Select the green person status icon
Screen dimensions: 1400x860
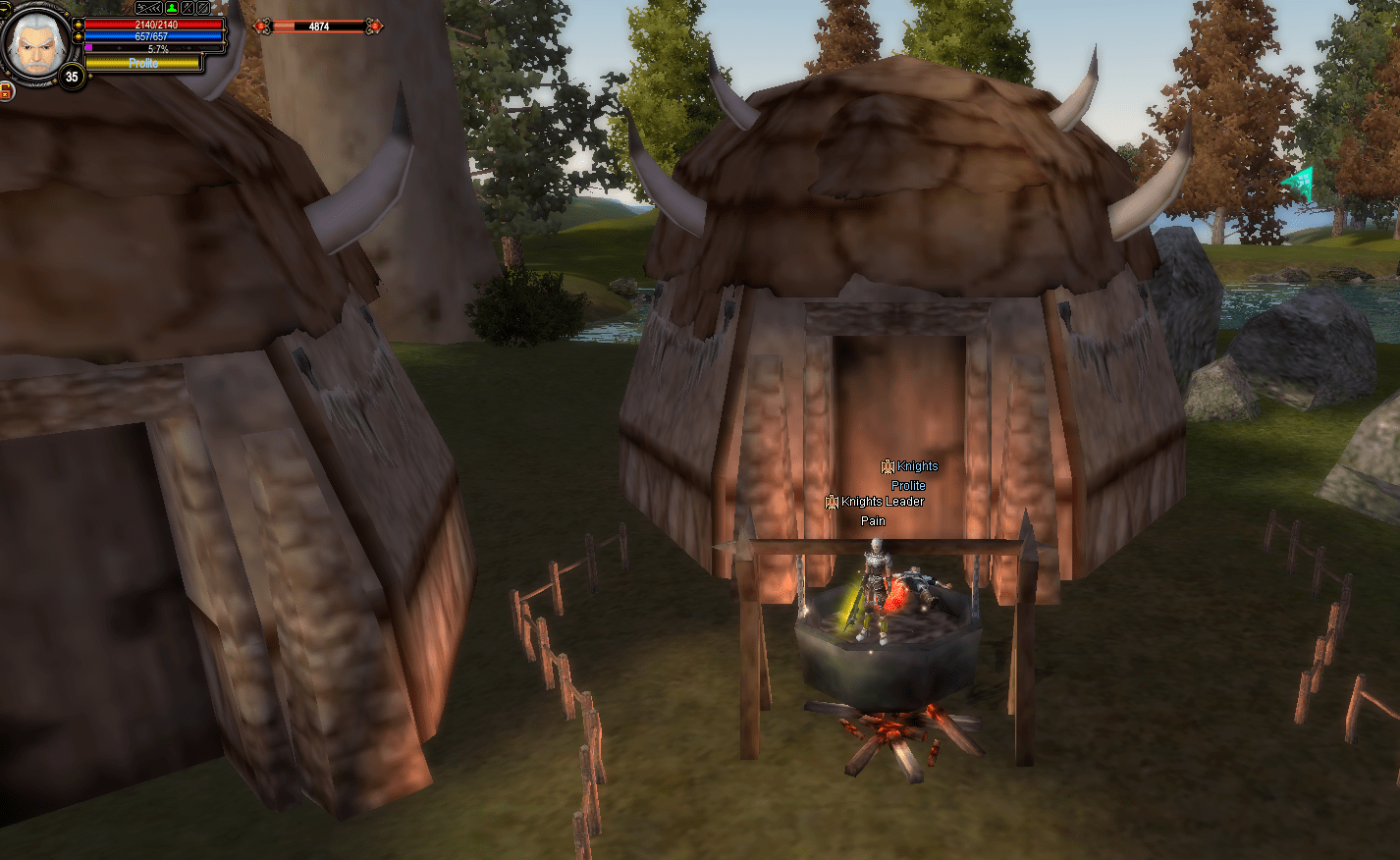click(x=171, y=8)
